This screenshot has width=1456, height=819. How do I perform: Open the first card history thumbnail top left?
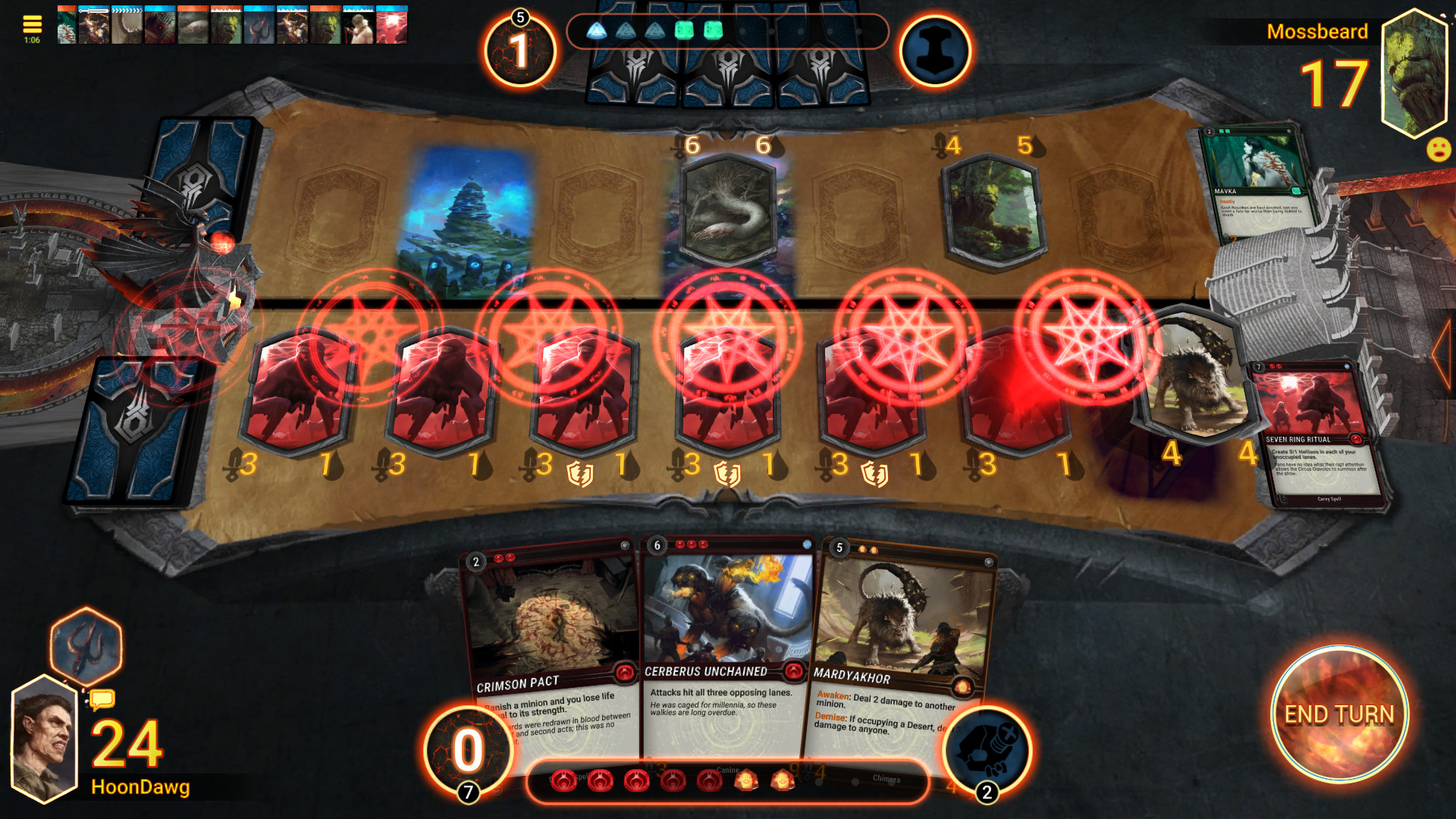(x=67, y=25)
